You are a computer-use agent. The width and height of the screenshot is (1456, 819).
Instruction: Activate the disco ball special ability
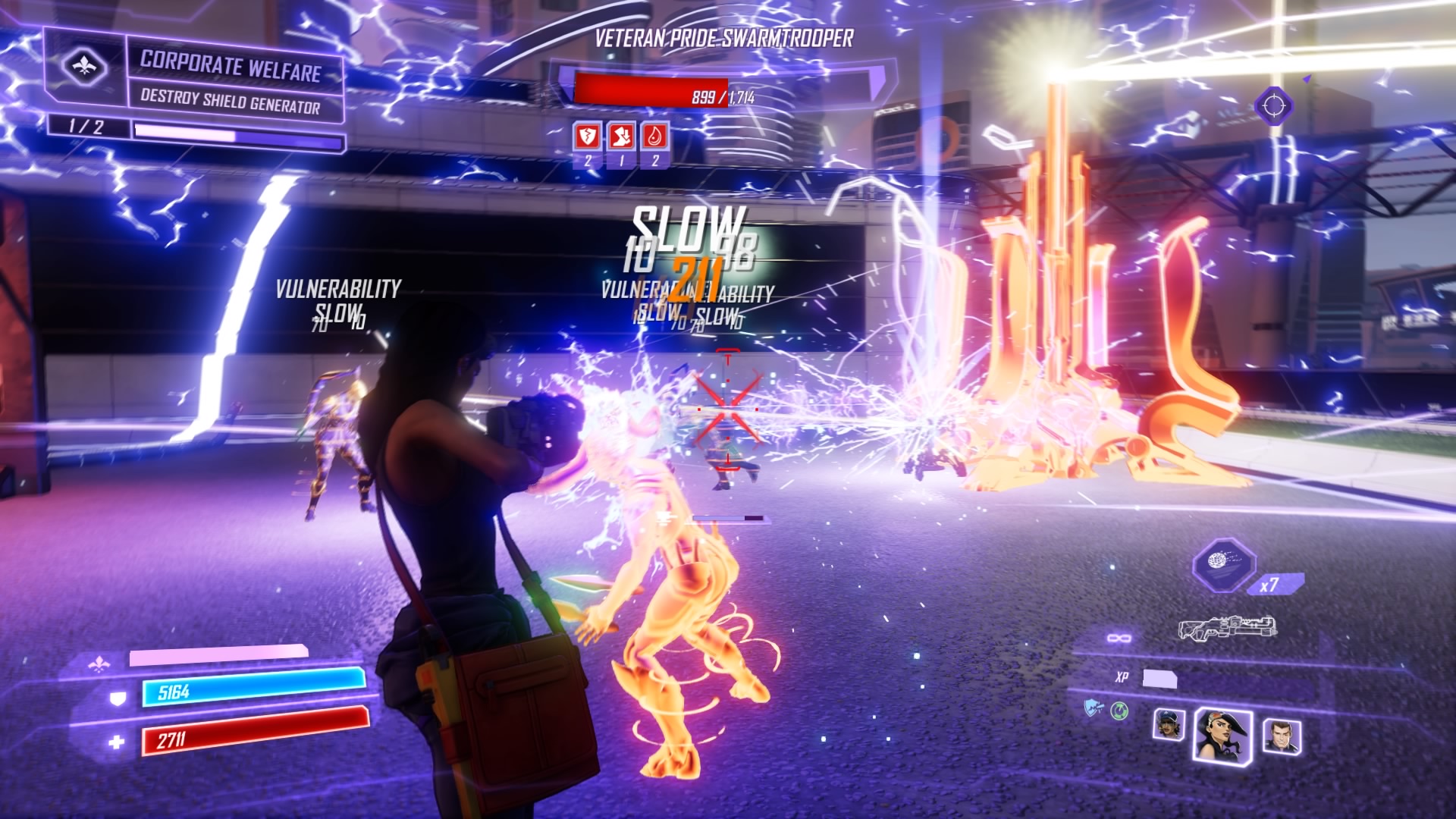(x=1222, y=563)
